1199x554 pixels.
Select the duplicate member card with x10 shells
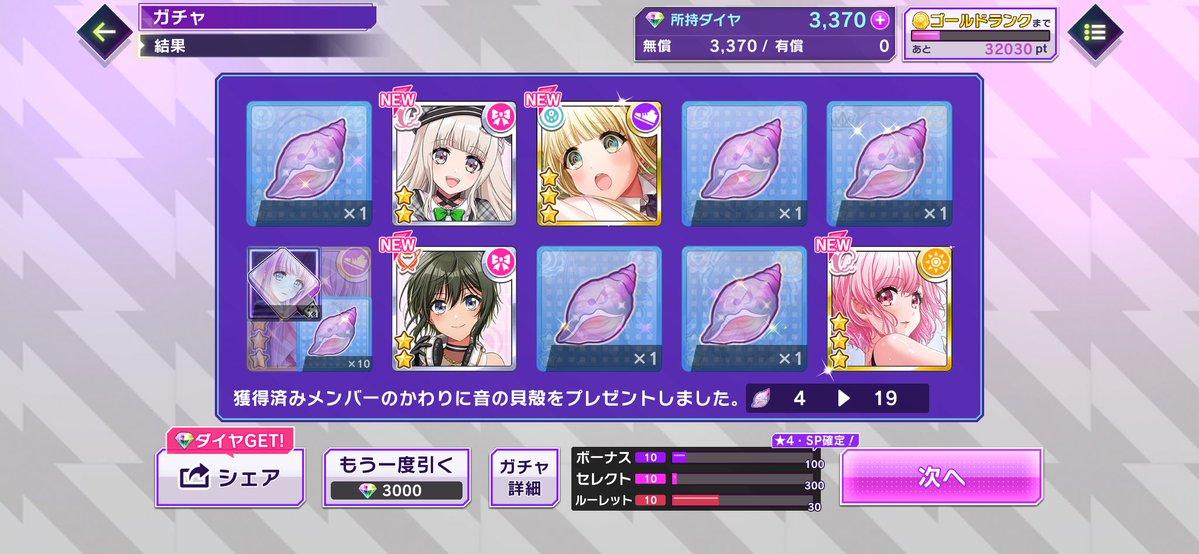309,310
